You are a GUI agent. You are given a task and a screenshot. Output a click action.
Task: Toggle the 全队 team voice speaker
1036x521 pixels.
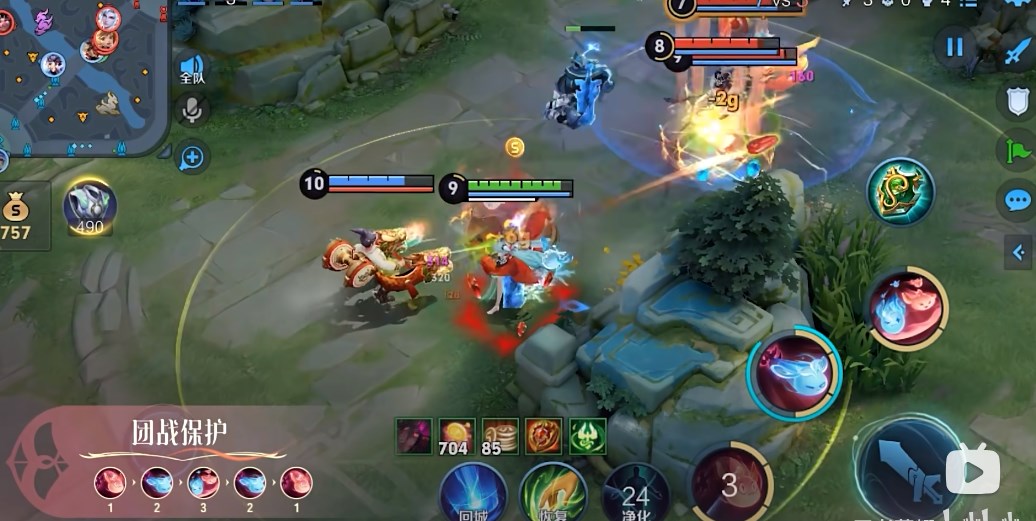pyautogui.click(x=192, y=68)
